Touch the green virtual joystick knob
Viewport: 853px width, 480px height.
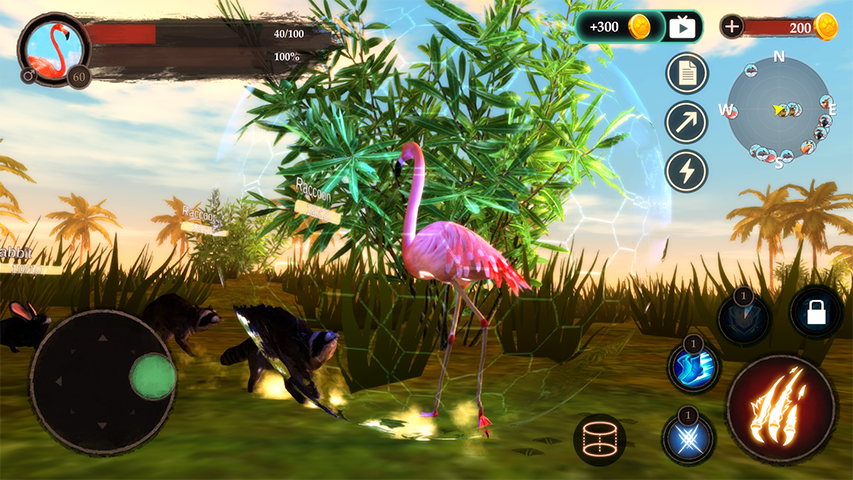[152, 376]
